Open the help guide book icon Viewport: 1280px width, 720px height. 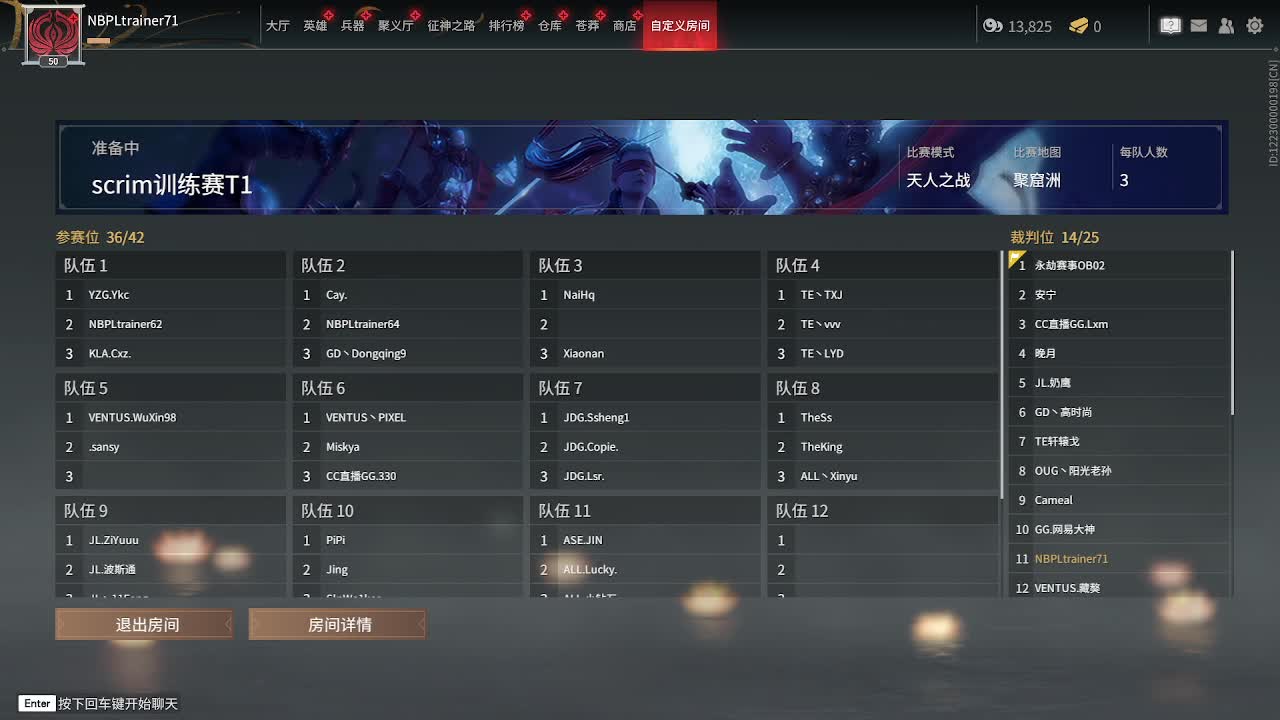pos(1170,25)
